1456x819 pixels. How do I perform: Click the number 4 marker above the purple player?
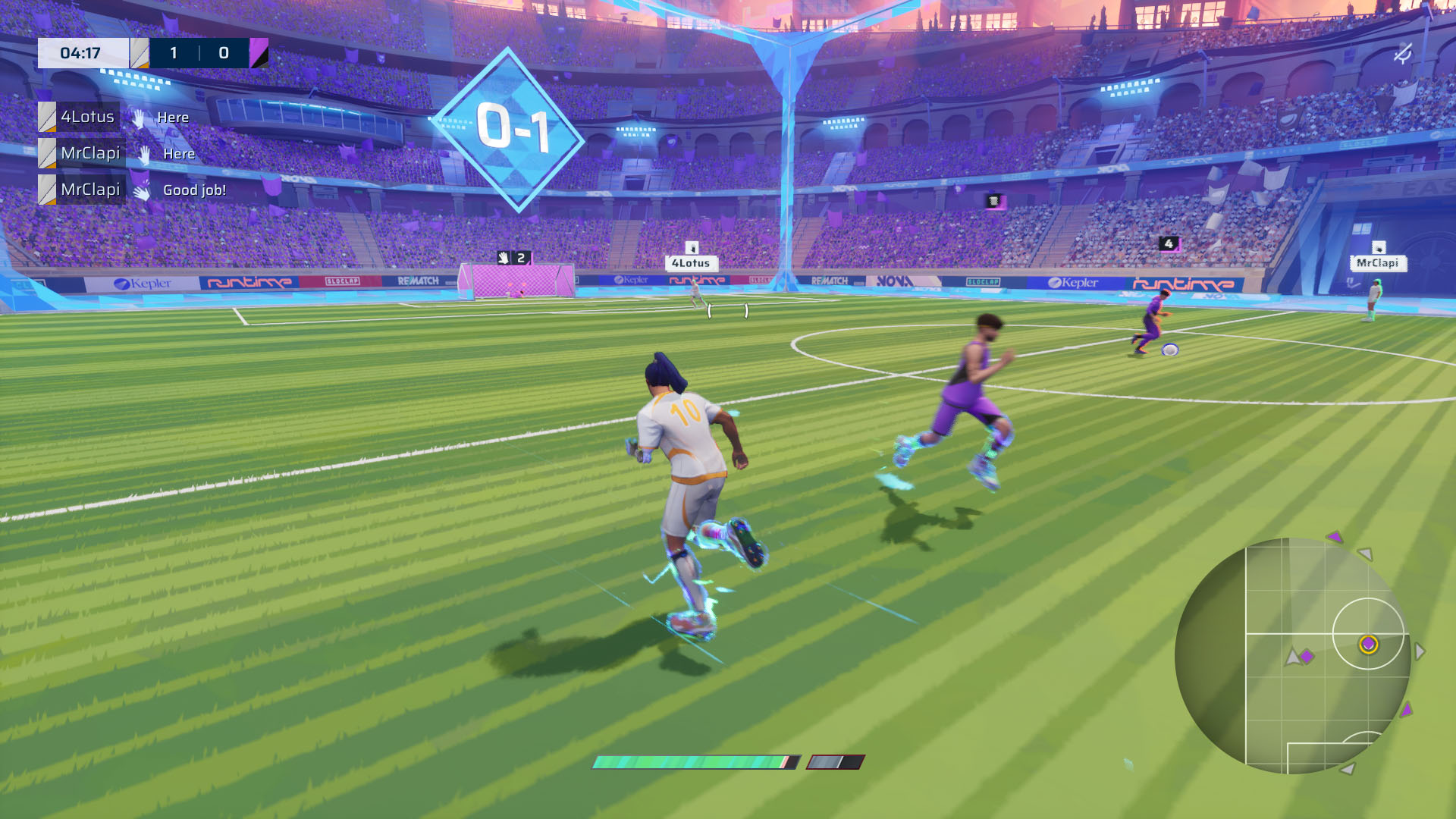click(1169, 243)
